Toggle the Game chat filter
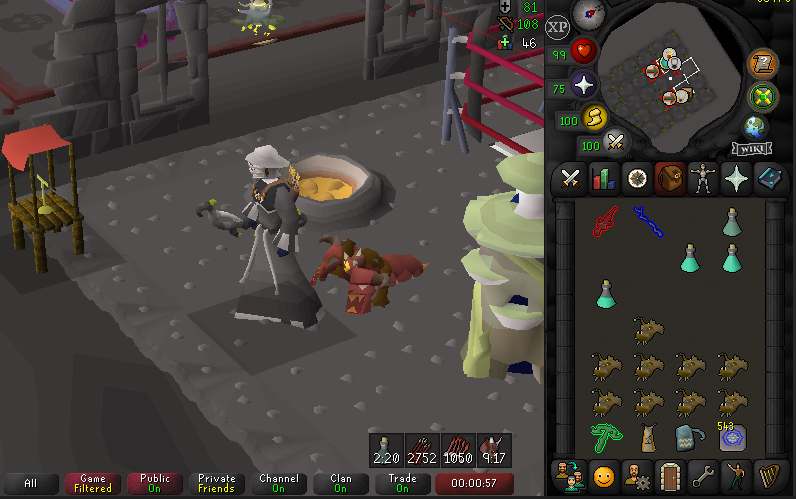This screenshot has width=796, height=499. click(92, 484)
